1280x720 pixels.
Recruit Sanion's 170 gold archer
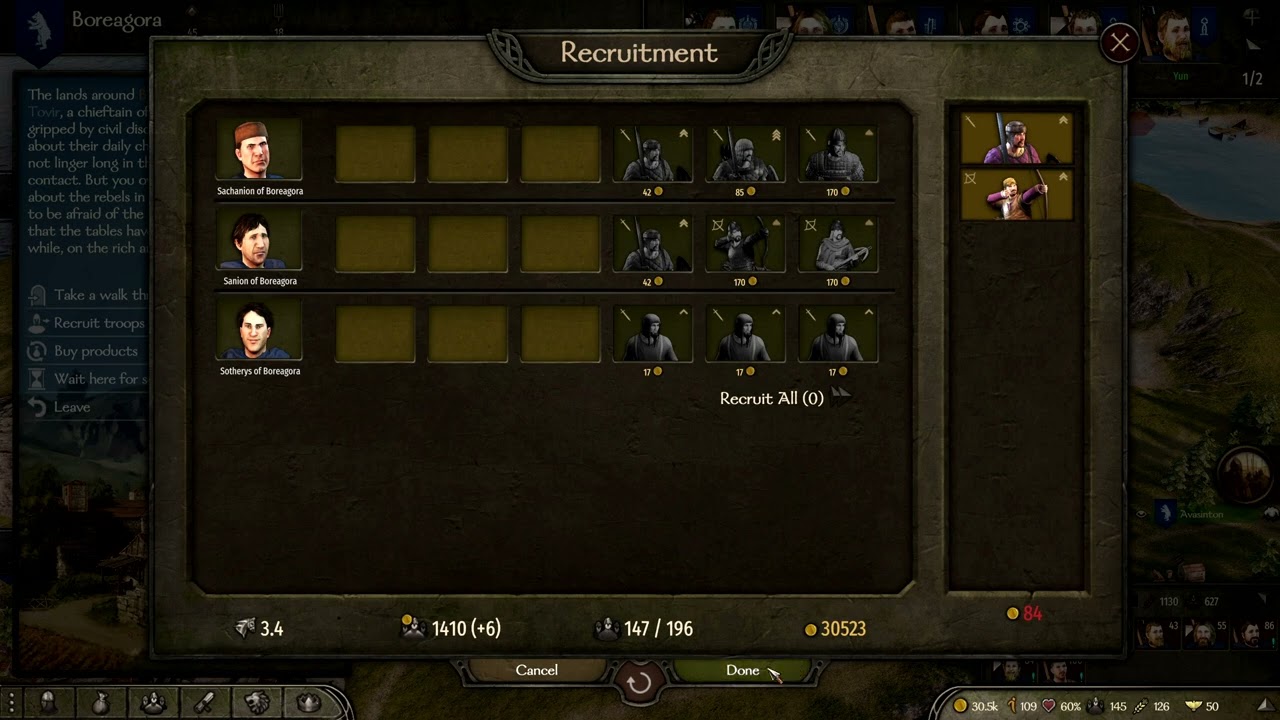pos(745,244)
